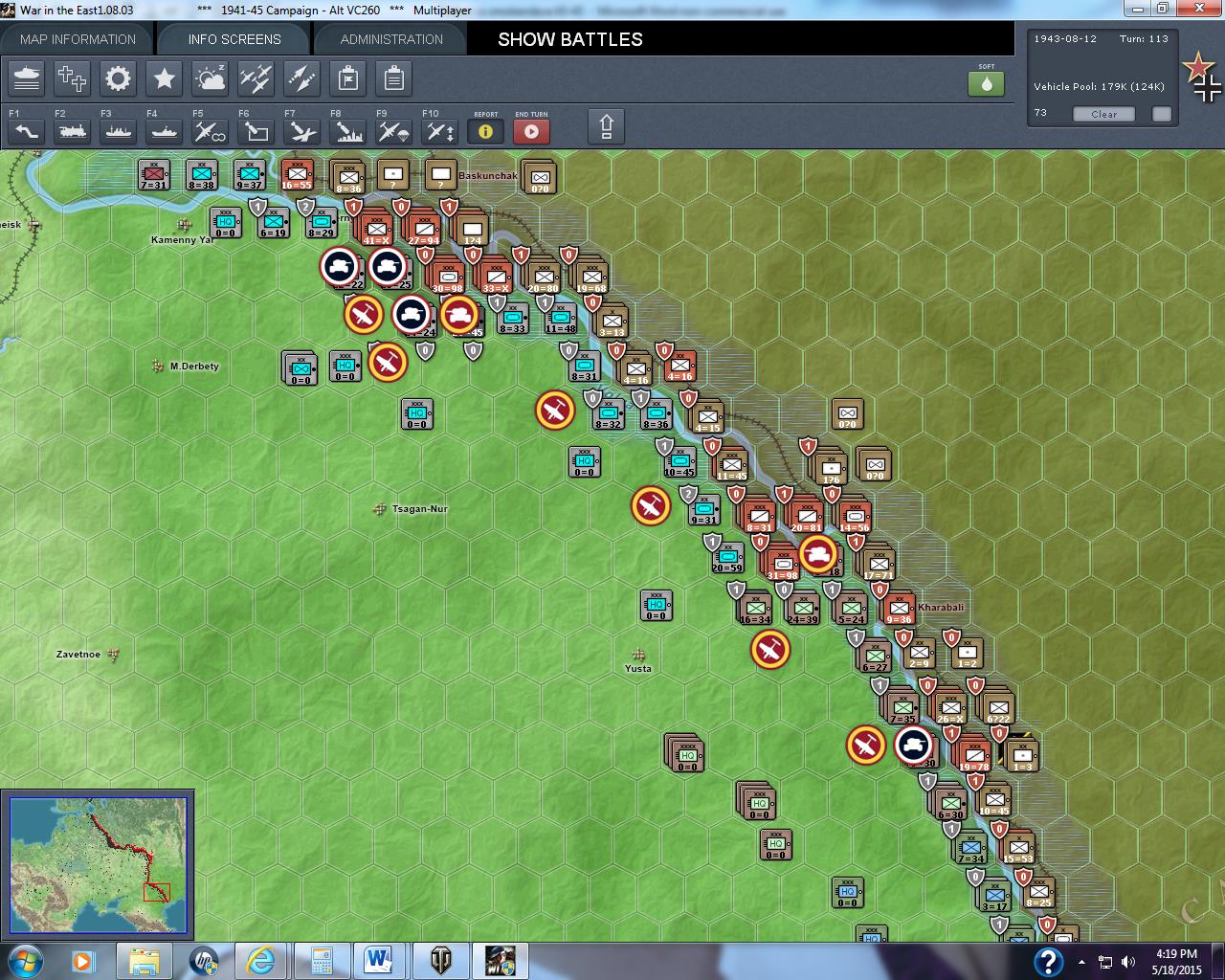Select the F10 air transfer mission icon
Screen dimensions: 1225x980
[438, 131]
